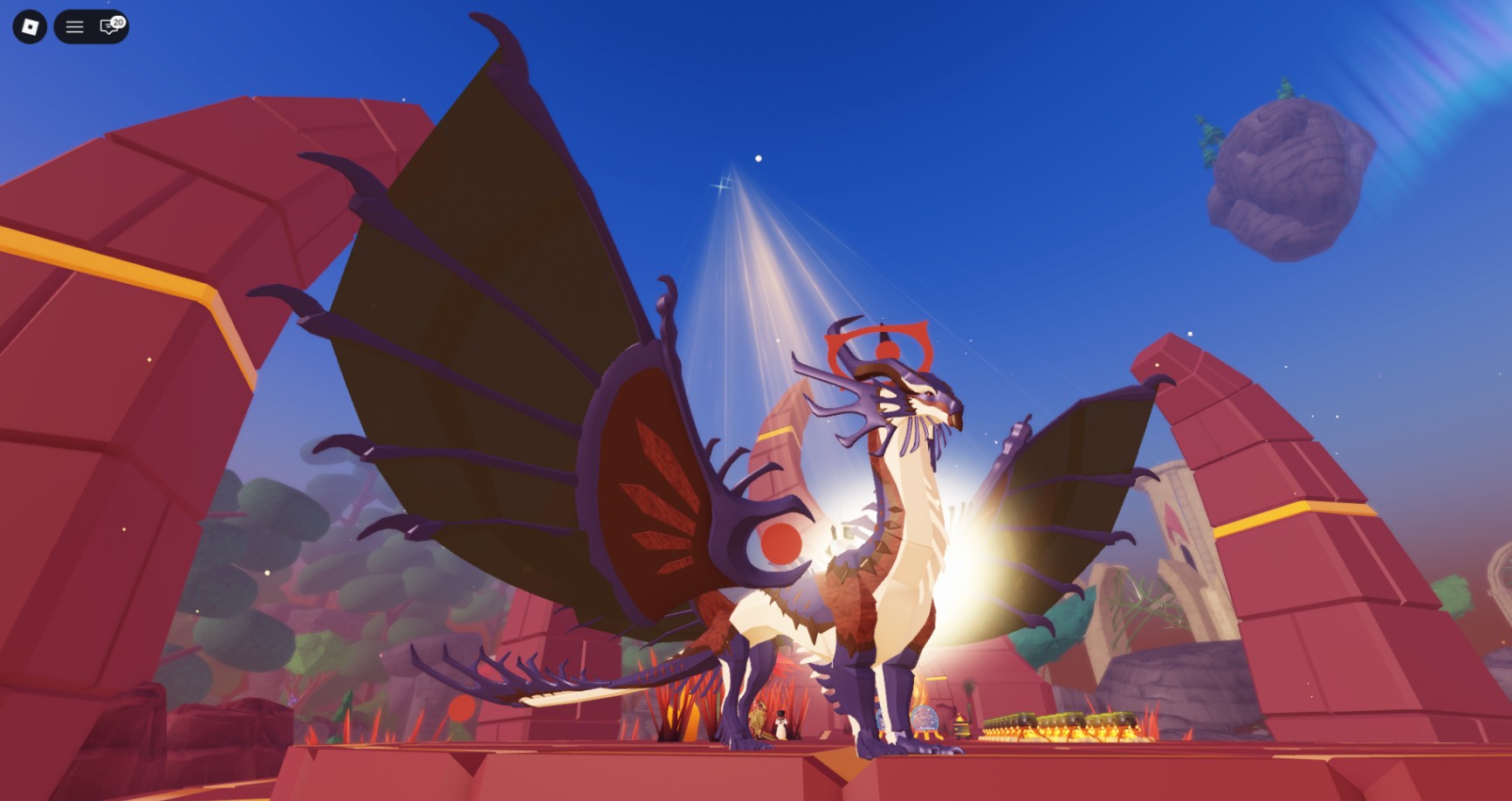Click the golden statue beside the penguin
Screen dimensions: 1512x801
point(758,720)
